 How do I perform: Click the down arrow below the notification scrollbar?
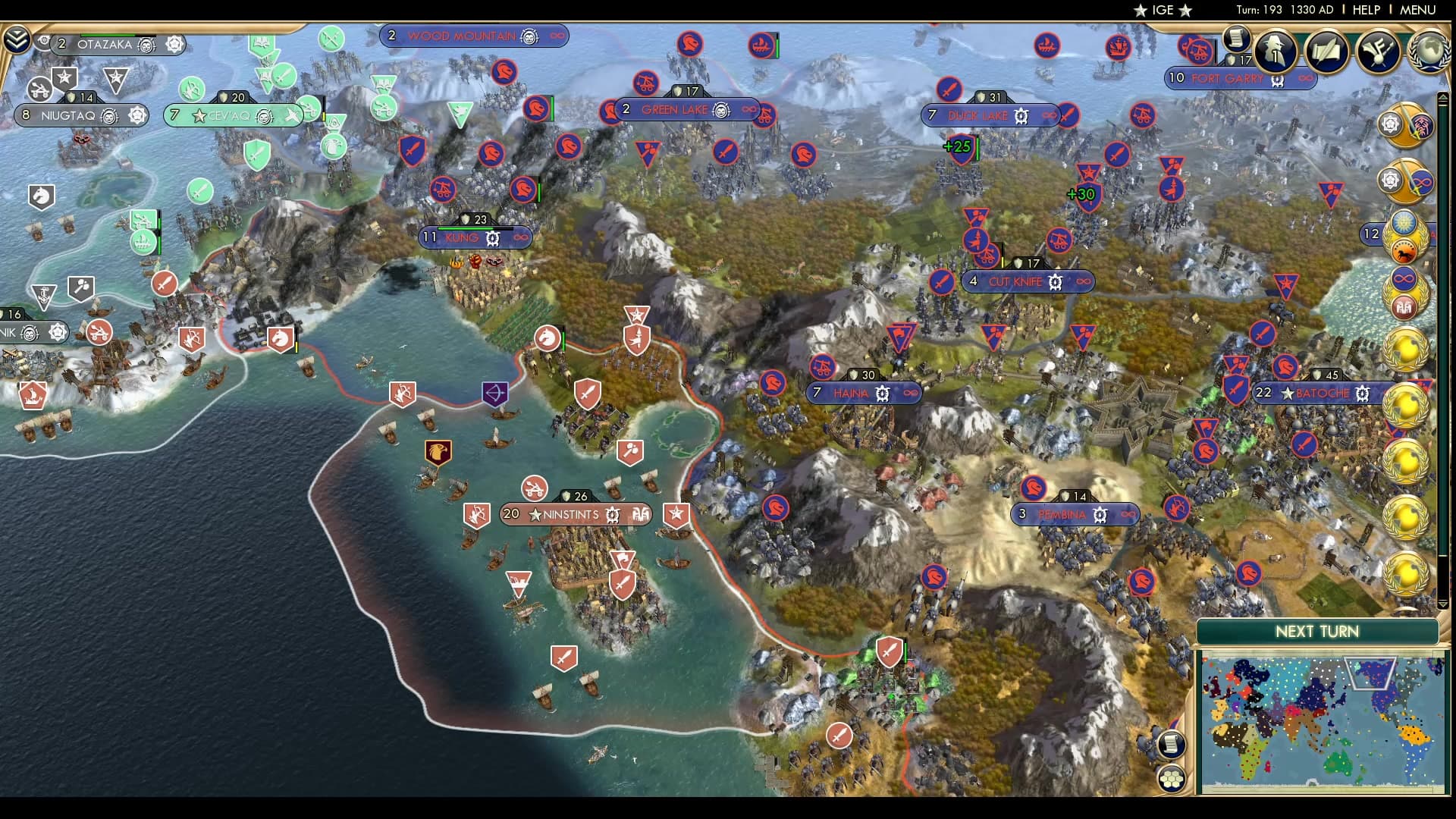(1443, 604)
